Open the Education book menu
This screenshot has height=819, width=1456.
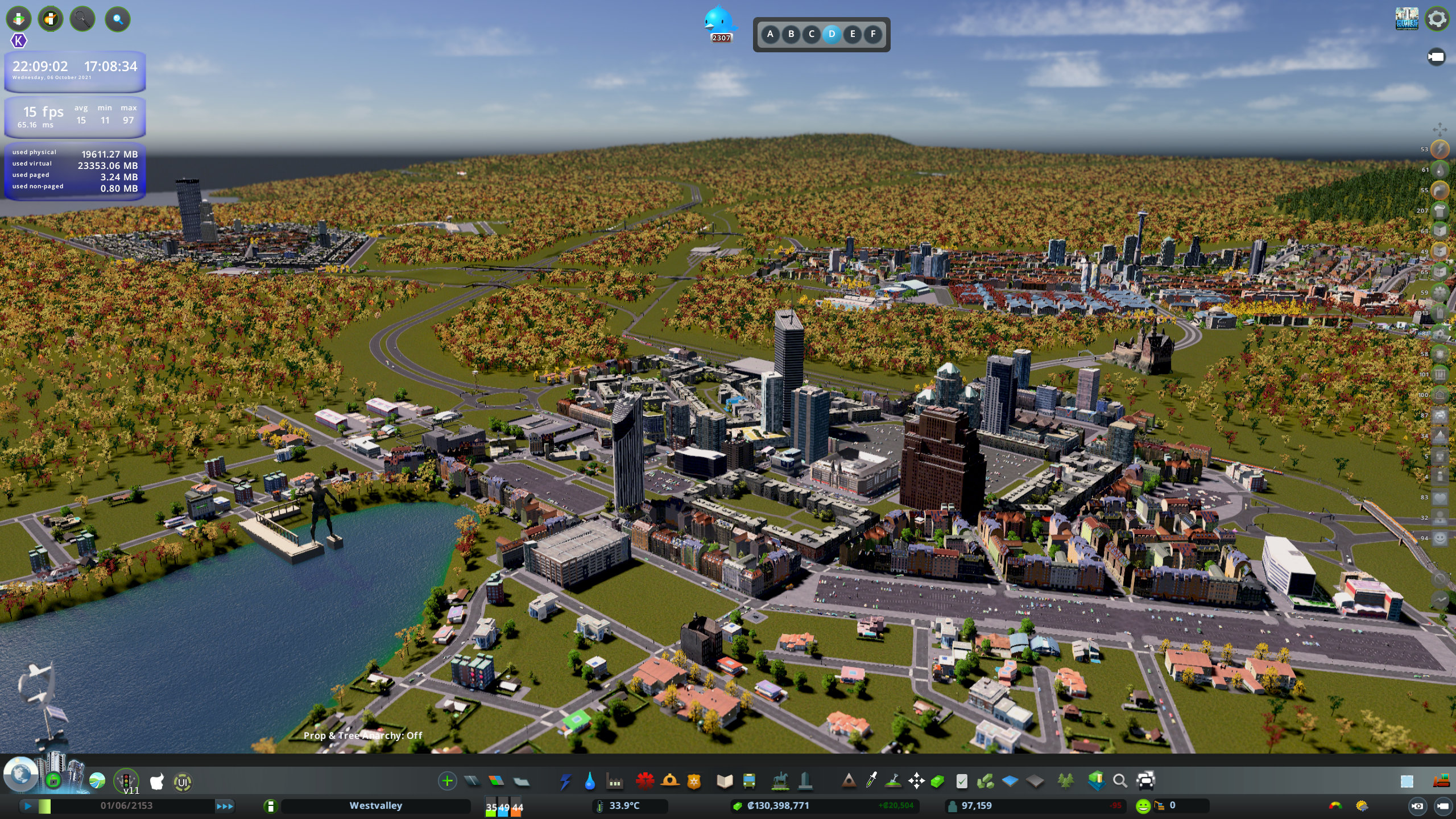pyautogui.click(x=725, y=781)
